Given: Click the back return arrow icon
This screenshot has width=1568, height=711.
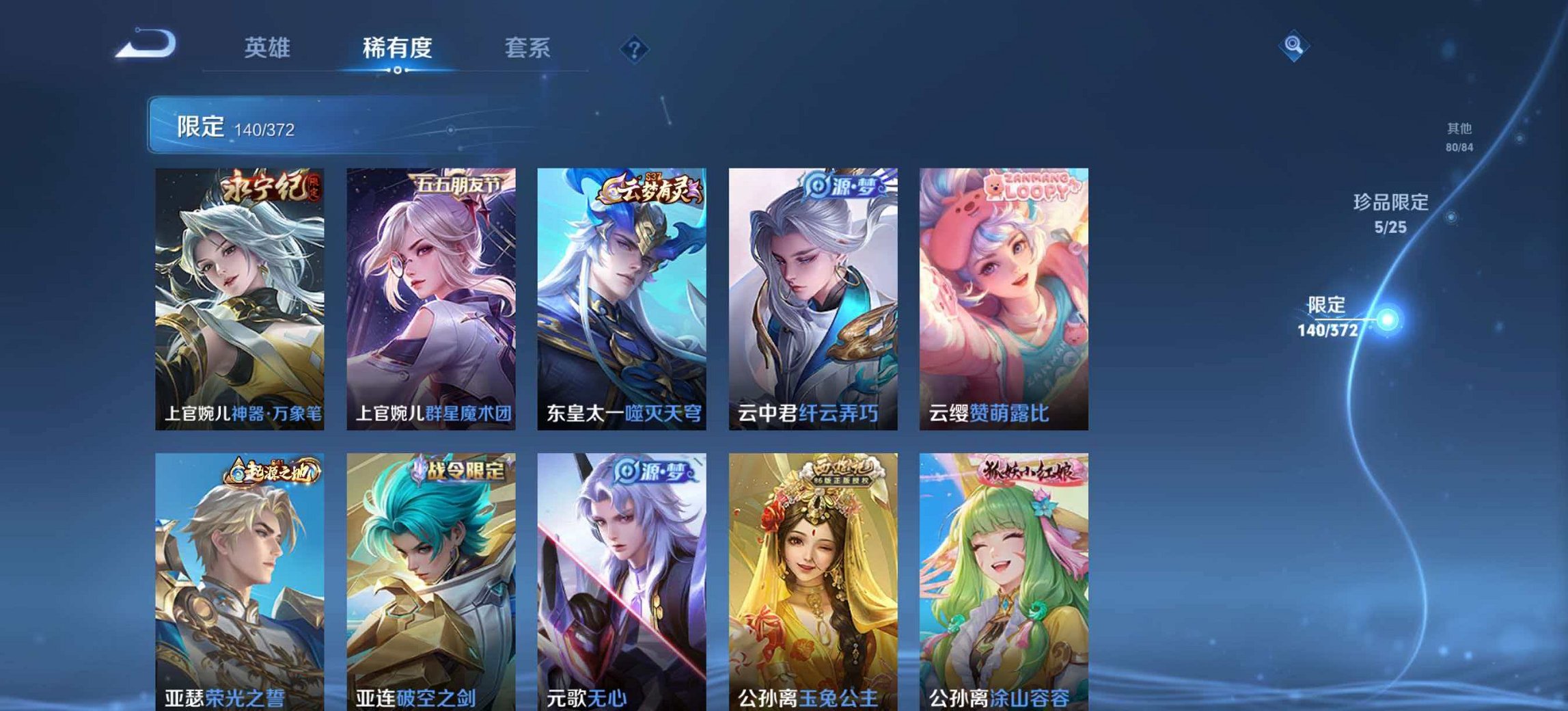Looking at the screenshot, I should click(147, 43).
